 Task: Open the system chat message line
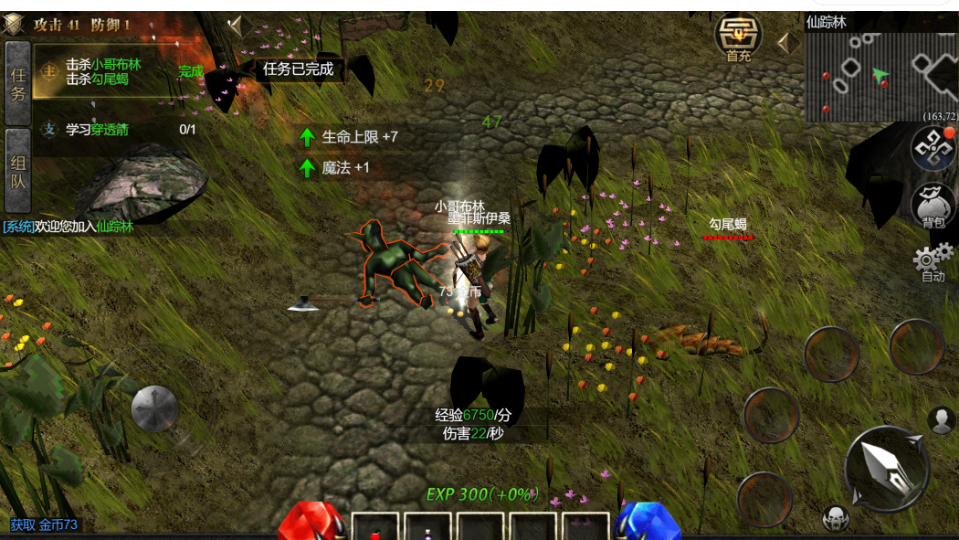pos(70,226)
